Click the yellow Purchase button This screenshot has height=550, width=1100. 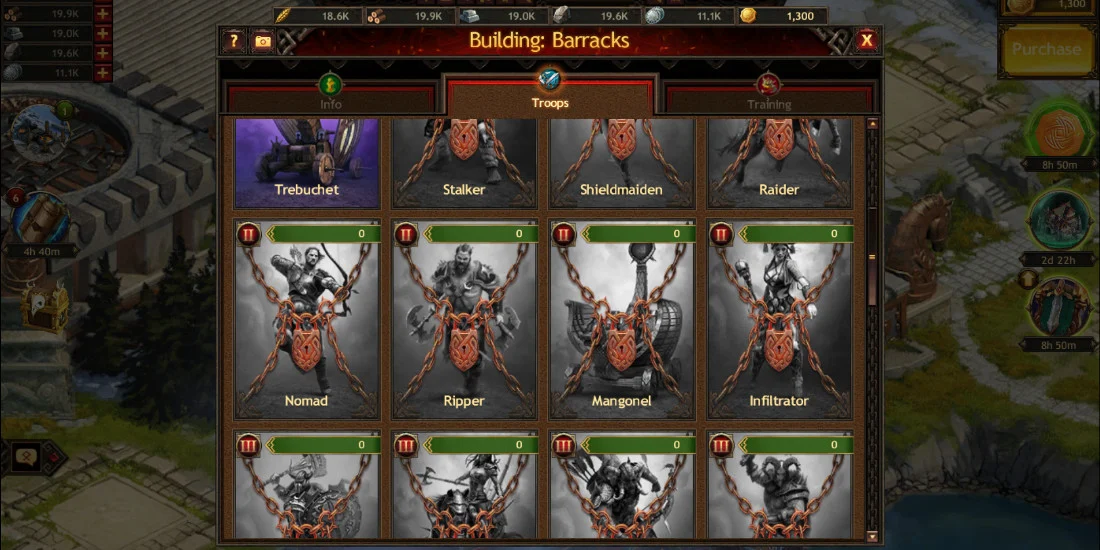1046,49
